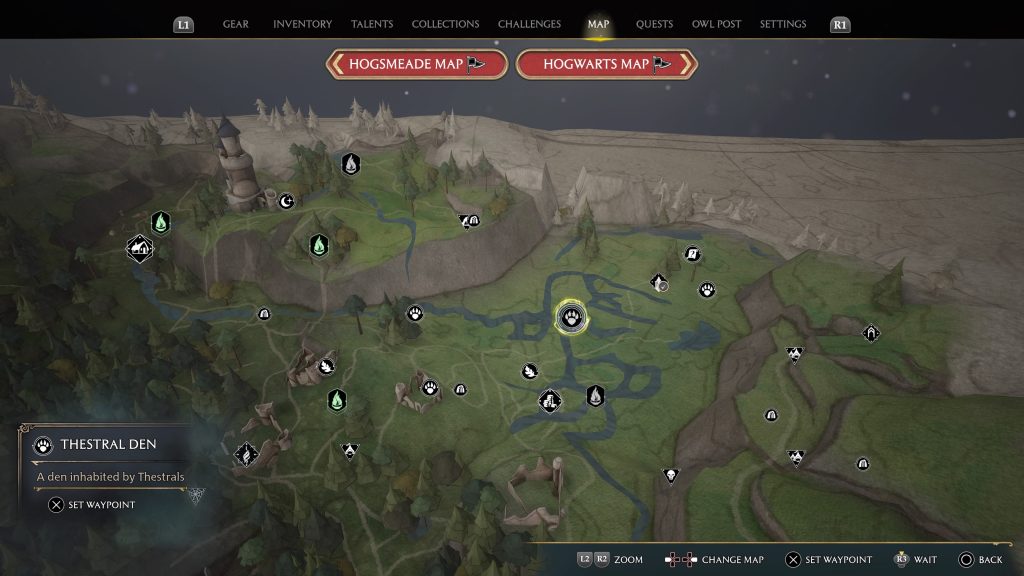Open the Gear tab

point(236,24)
